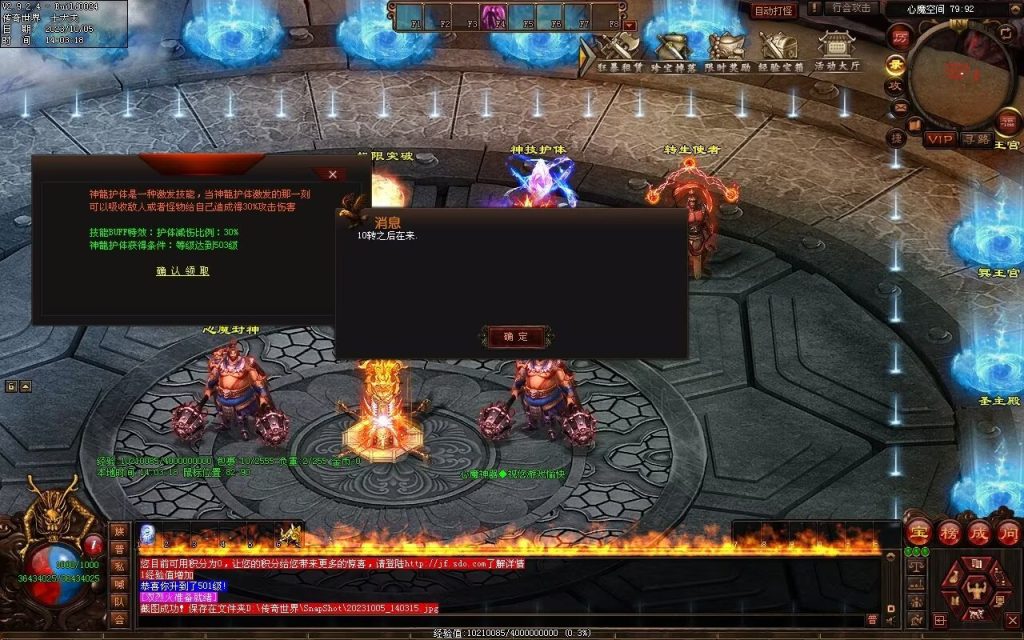Switch chat channel to 队 team

(x=119, y=602)
